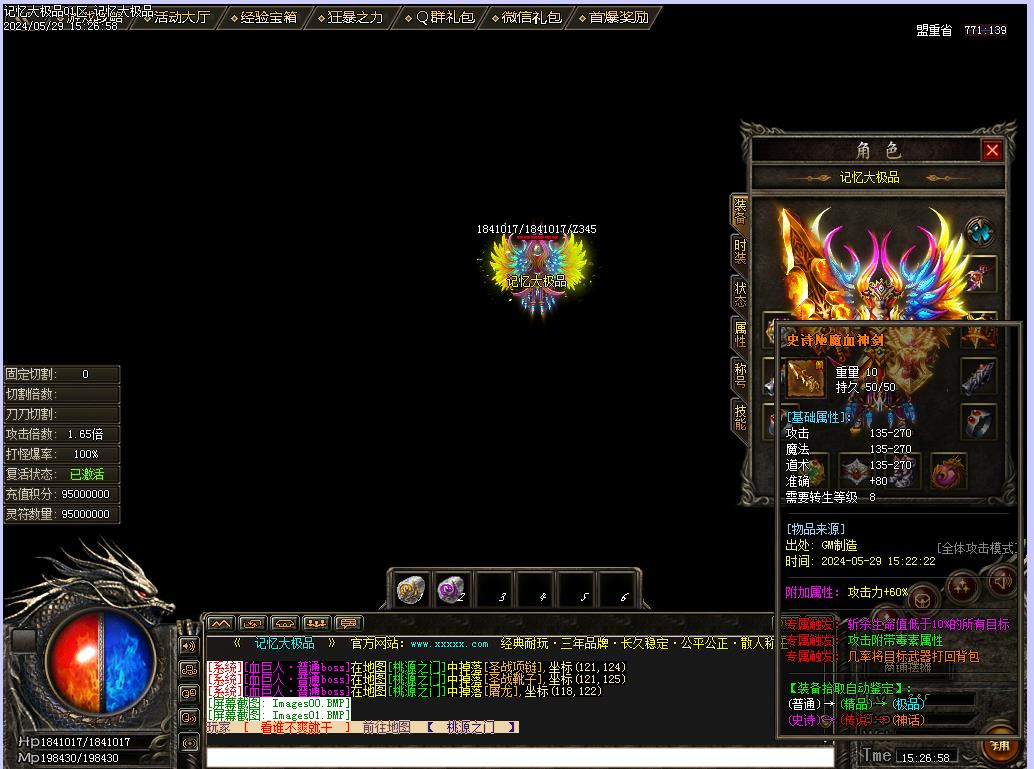The width and height of the screenshot is (1034, 769).
Task: Use the purple rune stone in hotbar slot 2
Action: 451,590
